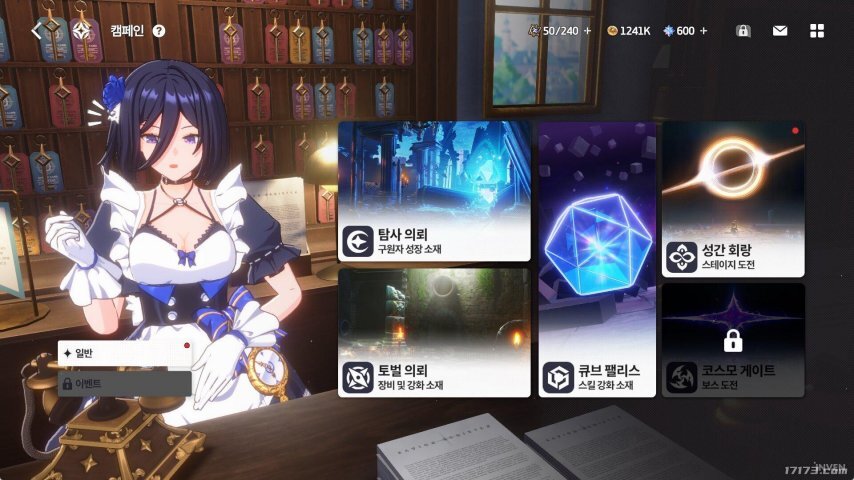Choose the 성간 회랑 stage challenge
The image size is (854, 480).
[x=733, y=199]
